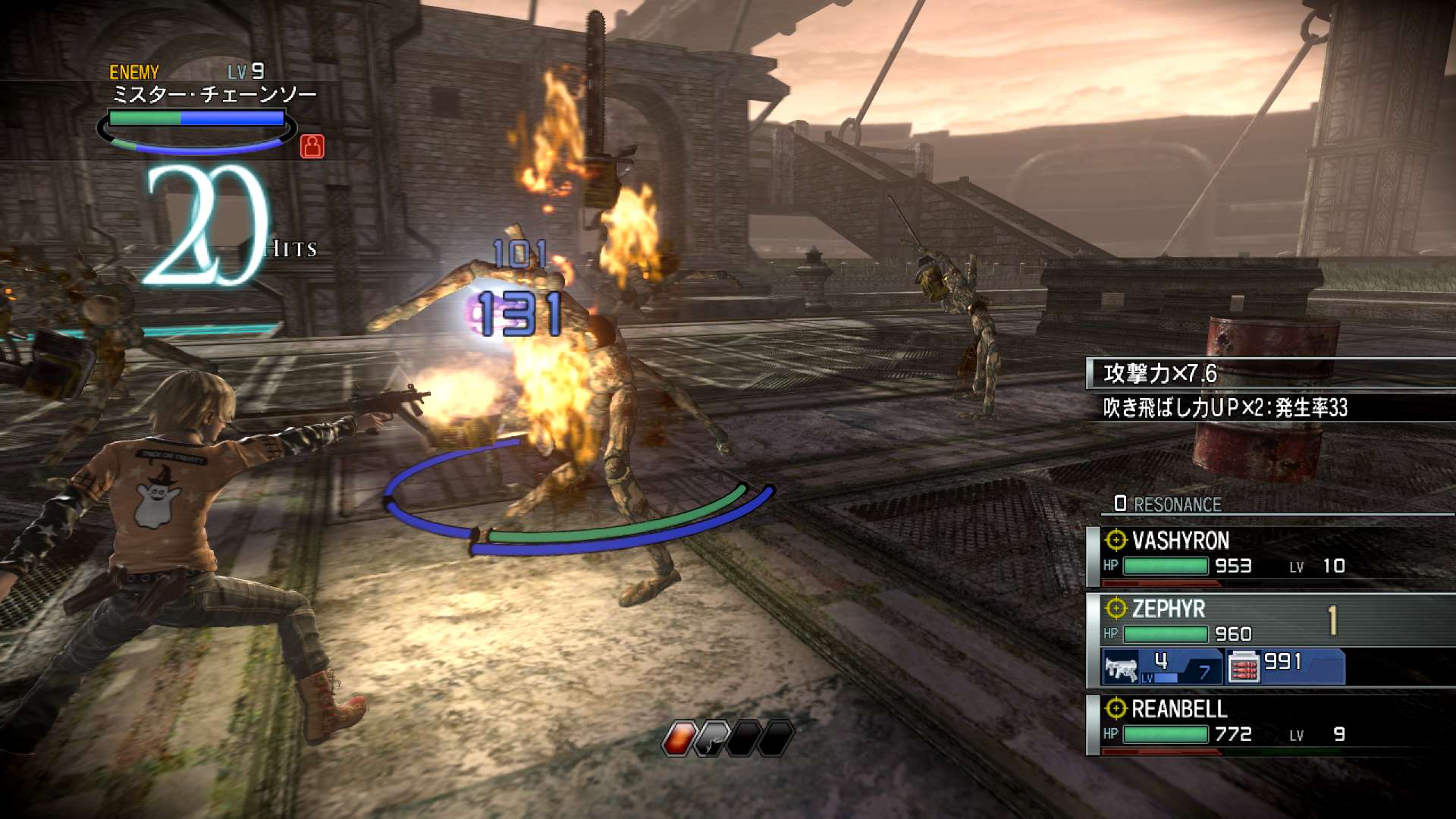Select the red ammo case item icon
Screen dimensions: 1456x819
click(x=1243, y=668)
